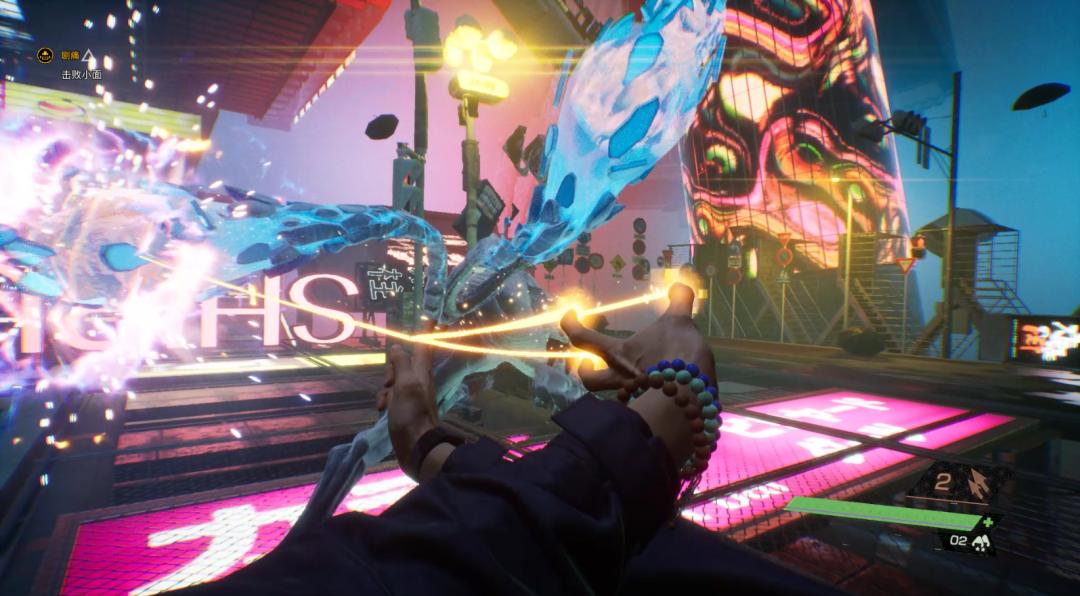
Task: Click the gold mission emblem icon
Action: [45, 56]
